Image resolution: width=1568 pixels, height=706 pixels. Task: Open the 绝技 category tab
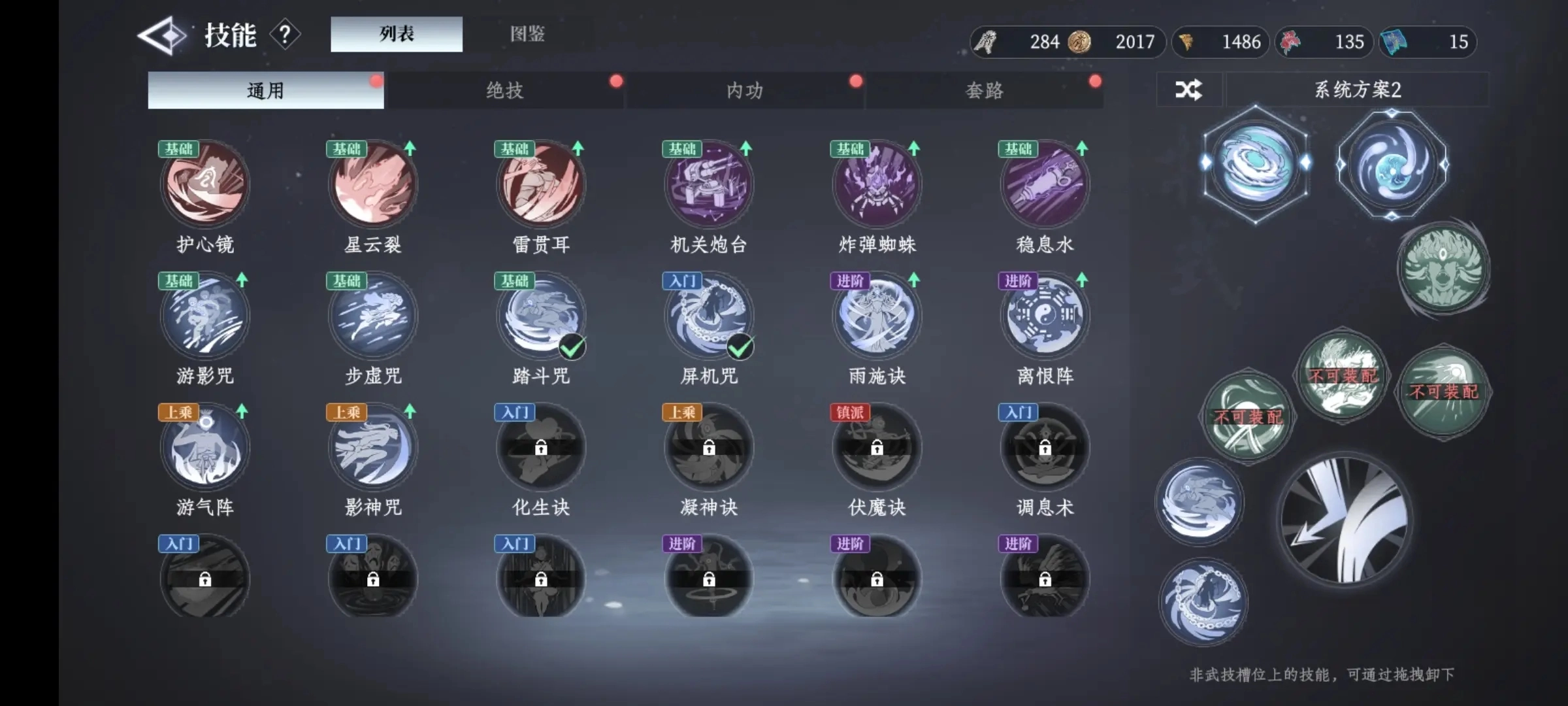pos(505,90)
